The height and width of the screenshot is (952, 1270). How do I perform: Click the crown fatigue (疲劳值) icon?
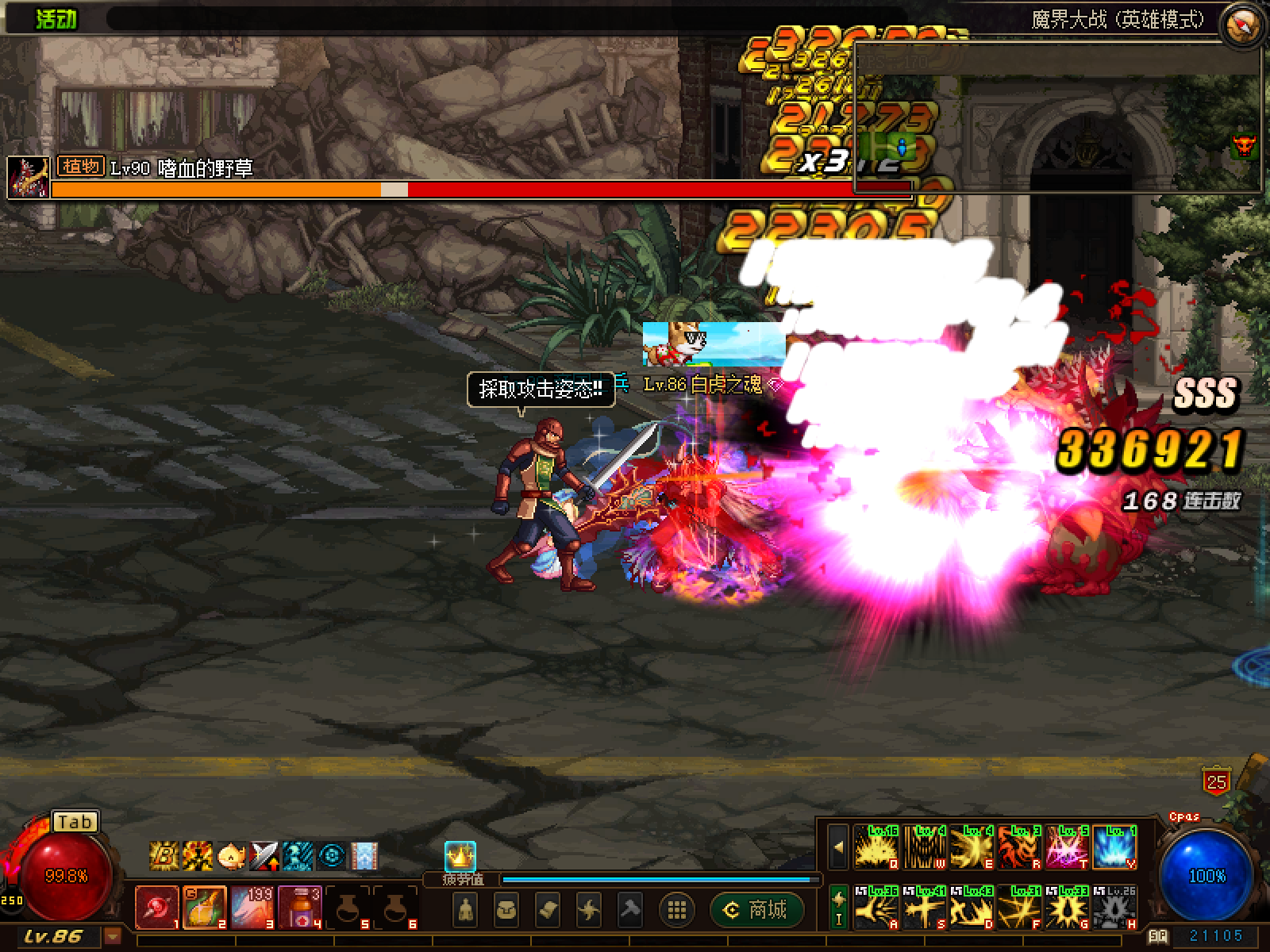tap(460, 855)
